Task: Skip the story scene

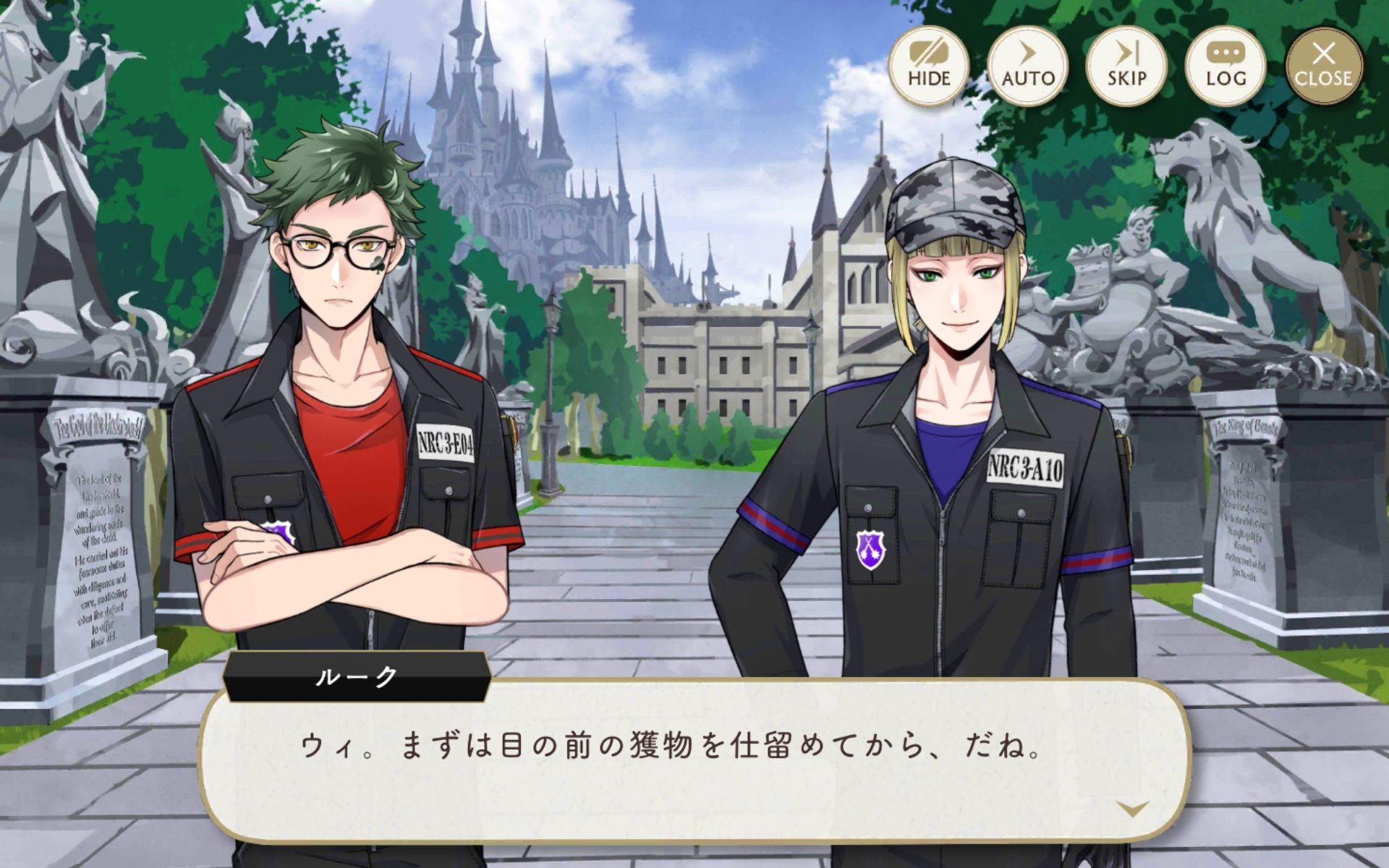Action: click(1126, 66)
